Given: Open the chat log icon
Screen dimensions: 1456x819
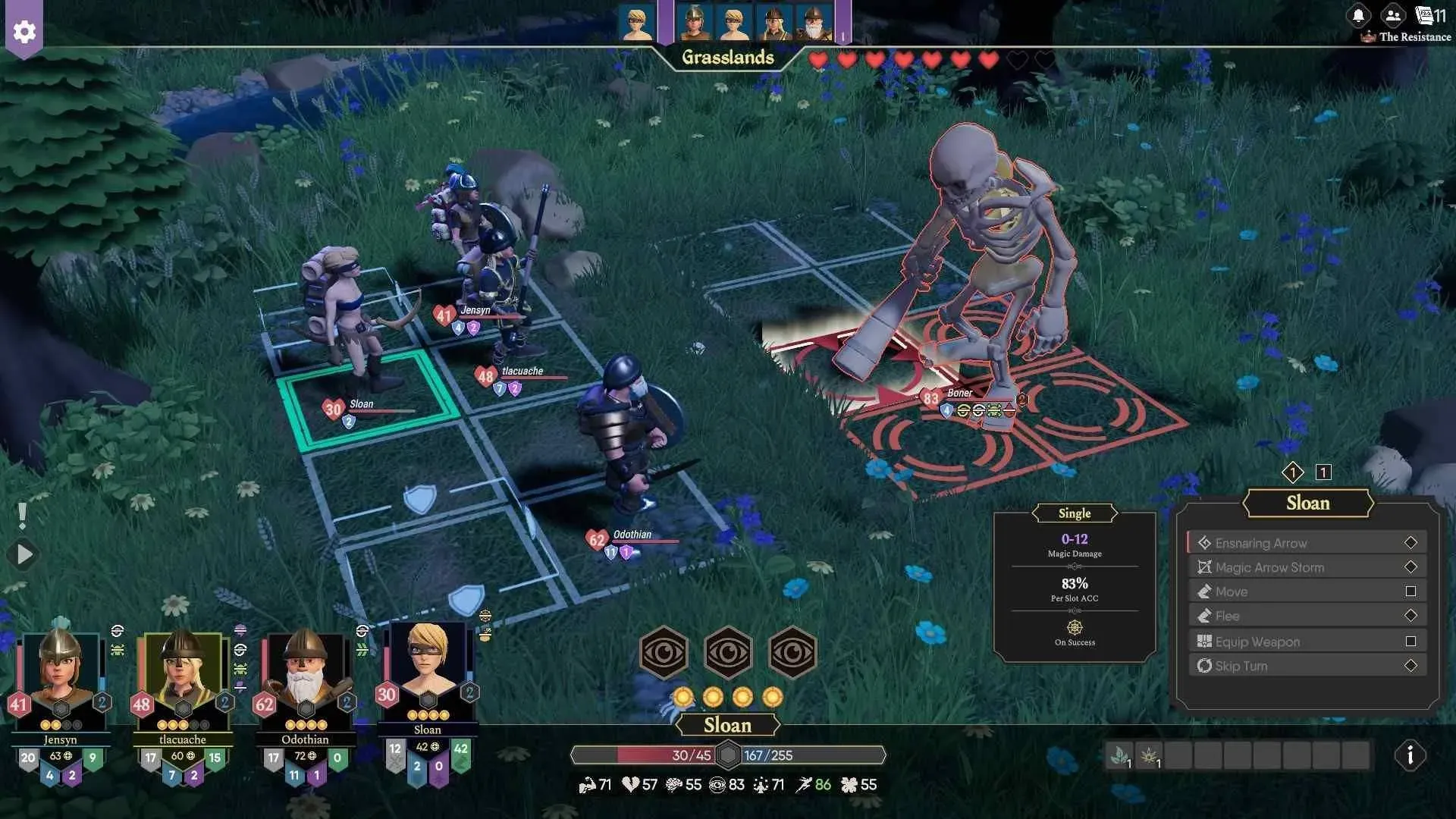Looking at the screenshot, I should click(1426, 15).
